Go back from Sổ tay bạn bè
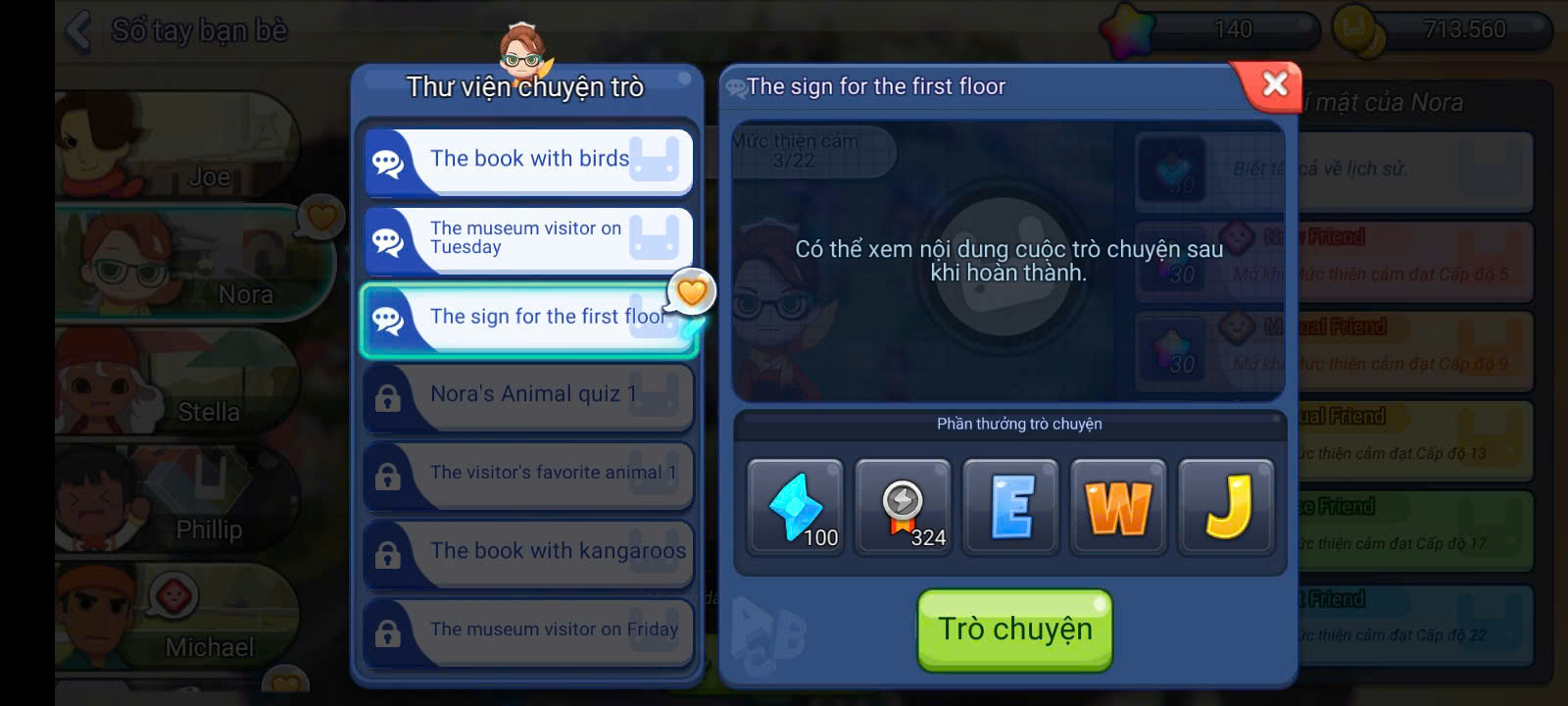The height and width of the screenshot is (706, 1568). 78,30
